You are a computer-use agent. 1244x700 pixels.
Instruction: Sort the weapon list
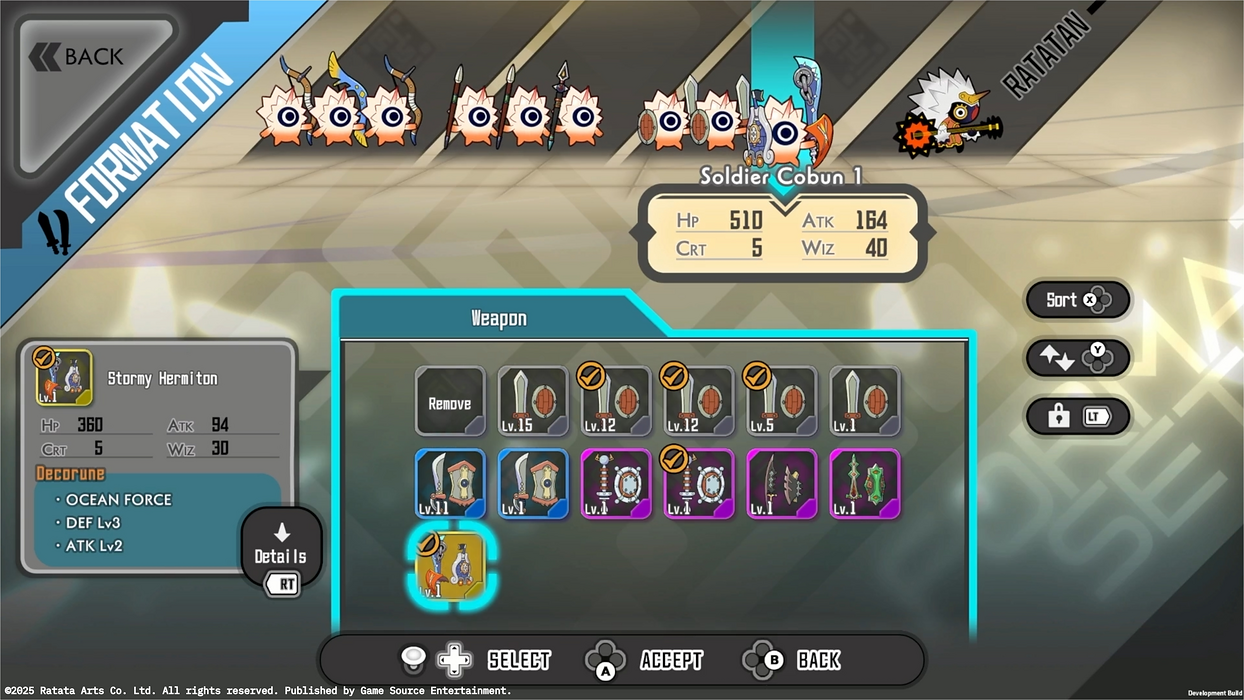click(x=1077, y=300)
